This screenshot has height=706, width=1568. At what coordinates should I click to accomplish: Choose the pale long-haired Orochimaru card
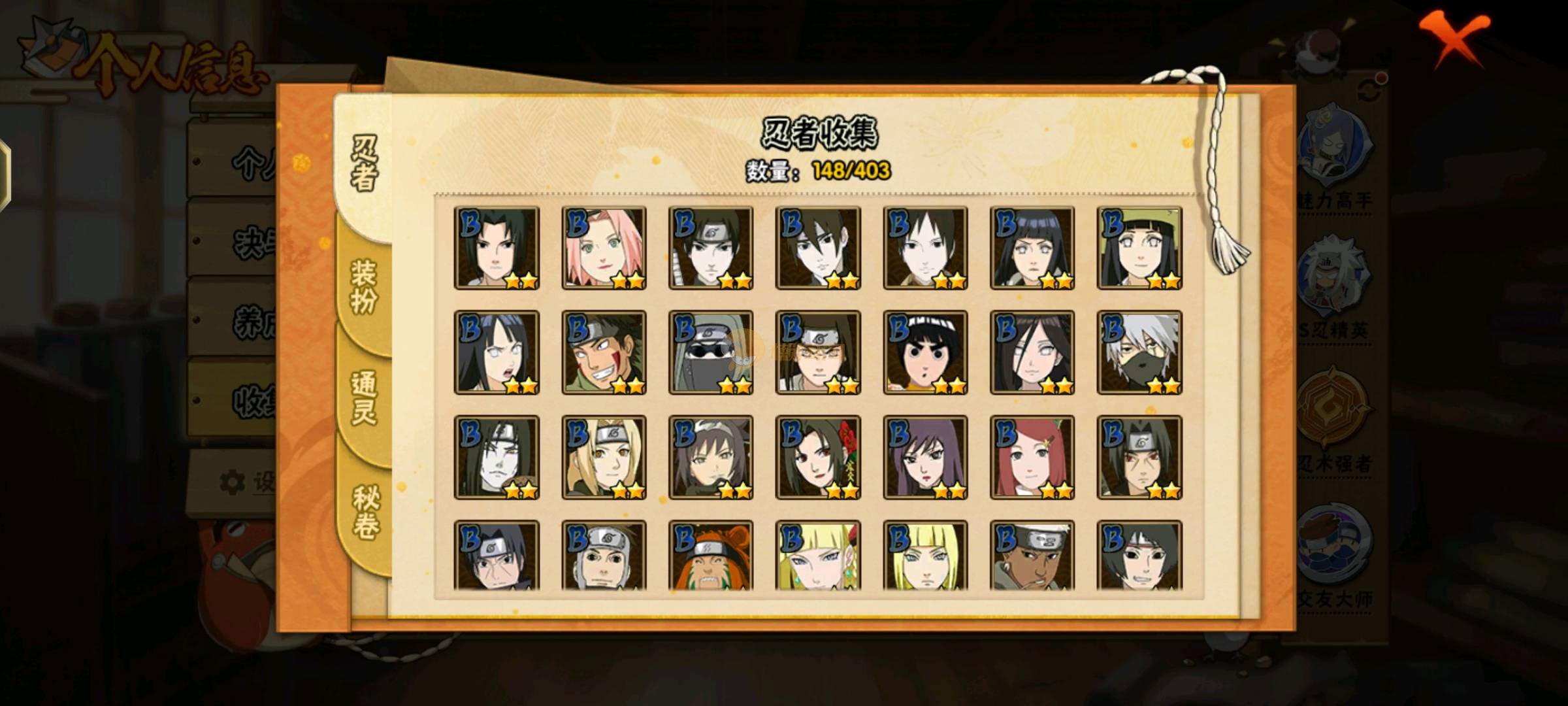click(x=497, y=458)
